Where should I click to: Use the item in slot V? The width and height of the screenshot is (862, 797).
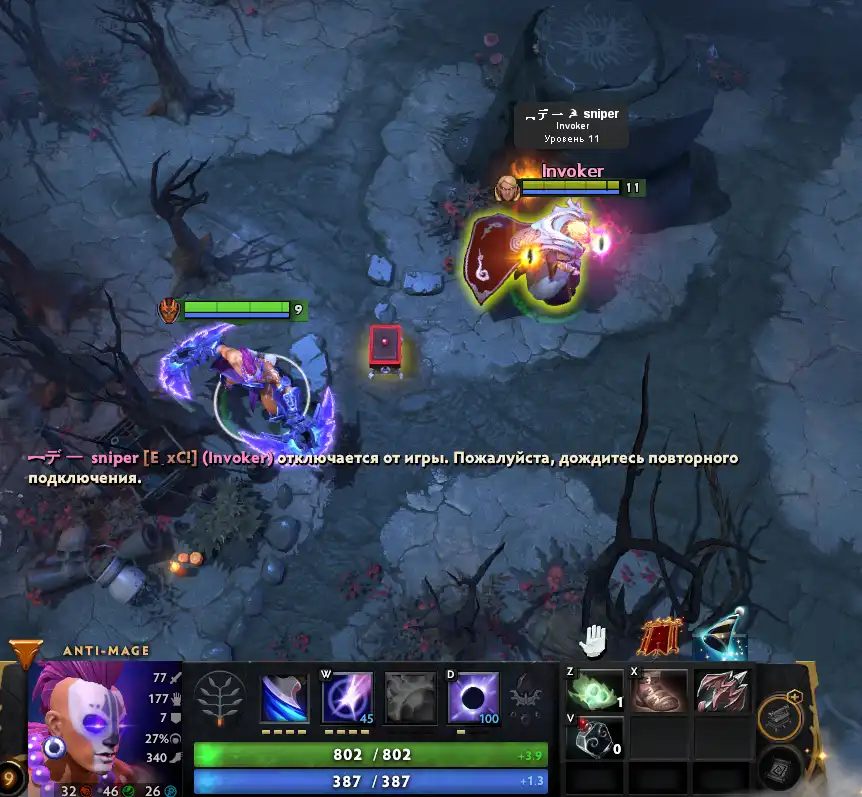coord(595,738)
